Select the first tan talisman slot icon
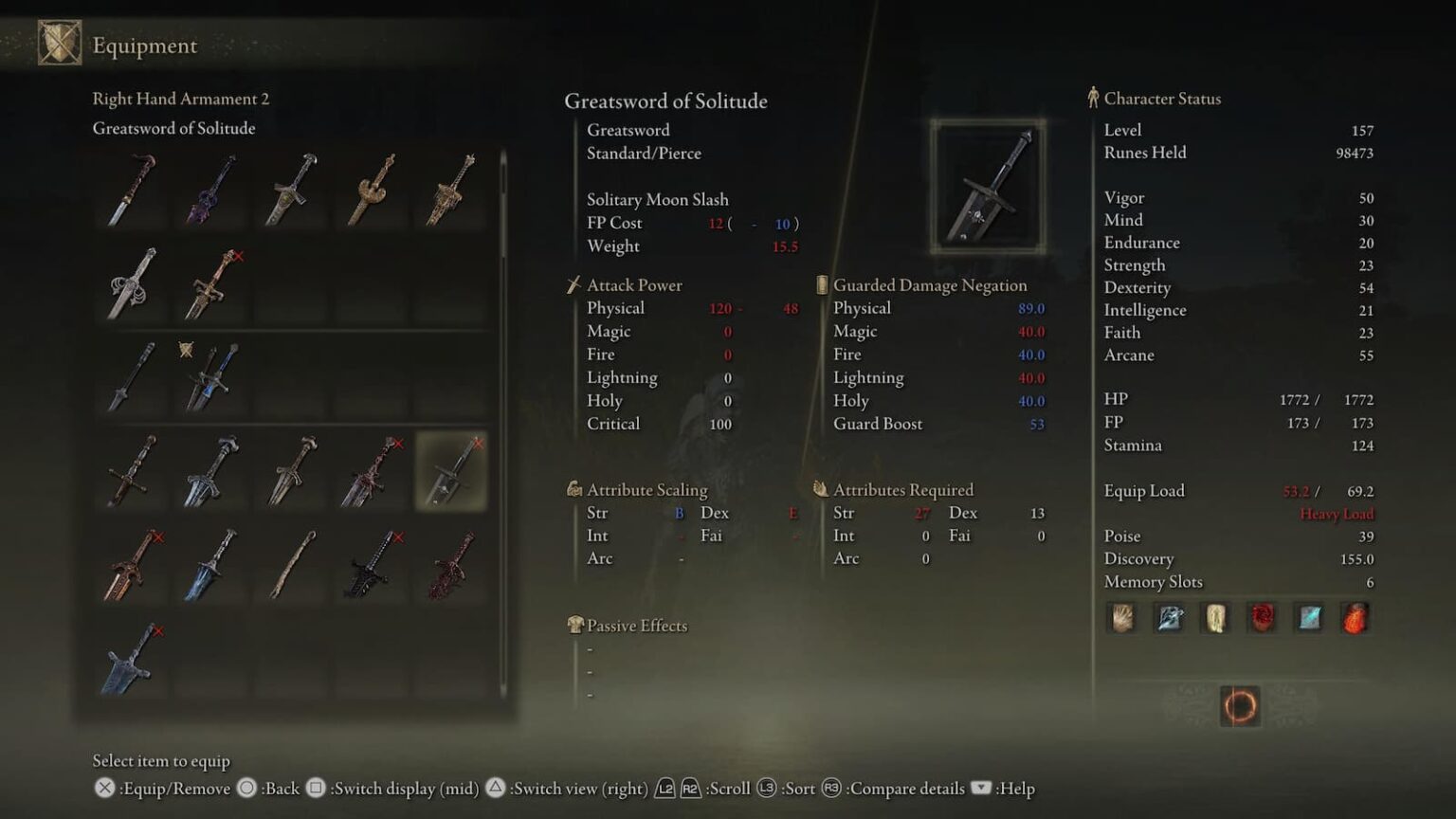This screenshot has width=1456, height=819. pos(1122,618)
